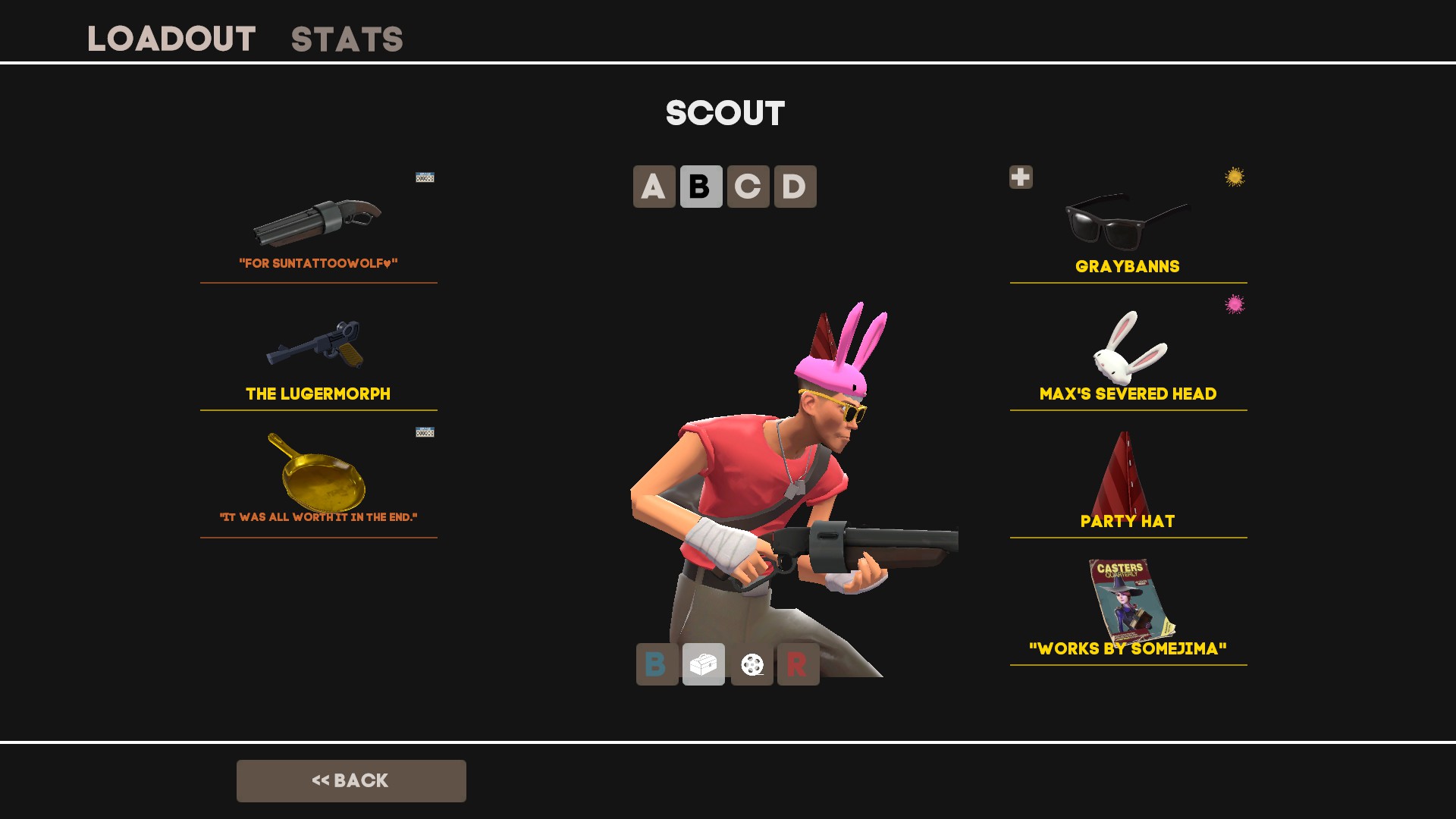Switch to the Loadout tab
The image size is (1456, 819).
pos(171,39)
